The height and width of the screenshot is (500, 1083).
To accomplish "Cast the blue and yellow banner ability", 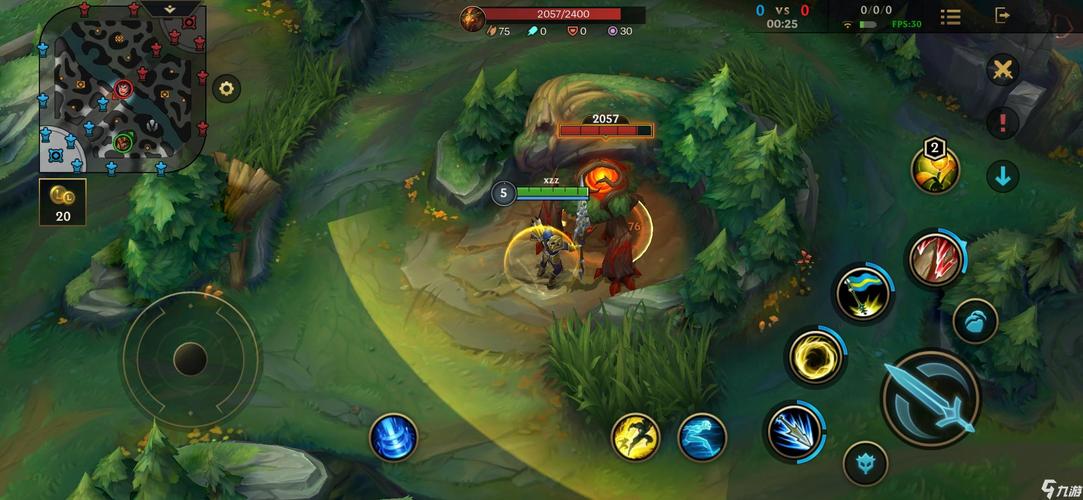I will (x=864, y=292).
